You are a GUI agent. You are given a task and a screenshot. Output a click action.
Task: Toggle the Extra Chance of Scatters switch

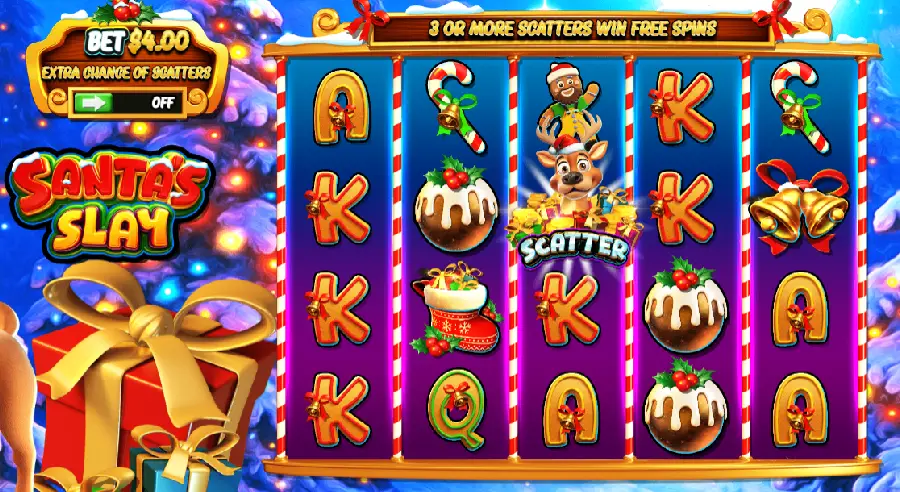[126, 102]
